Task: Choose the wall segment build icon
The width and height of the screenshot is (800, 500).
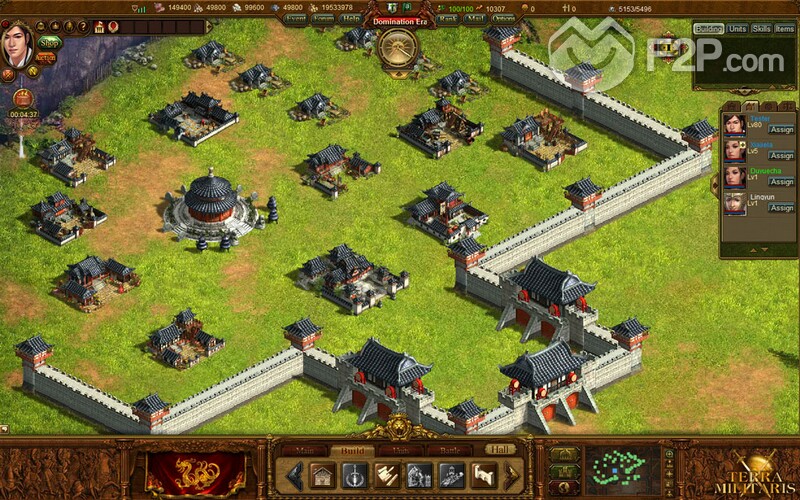Action: coord(483,475)
